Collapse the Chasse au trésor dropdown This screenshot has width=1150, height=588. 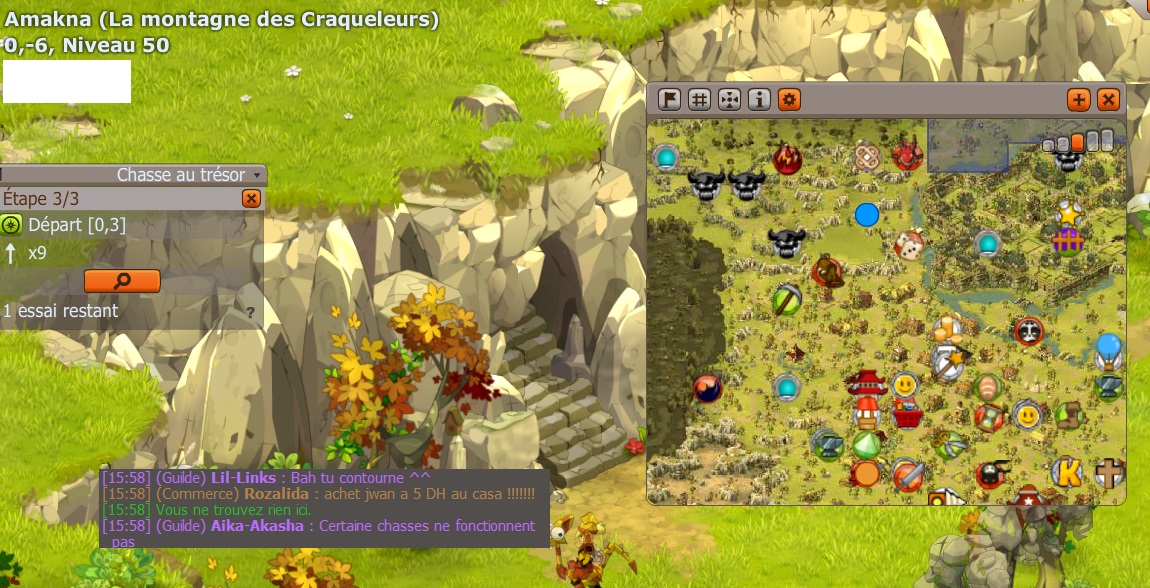[257, 175]
